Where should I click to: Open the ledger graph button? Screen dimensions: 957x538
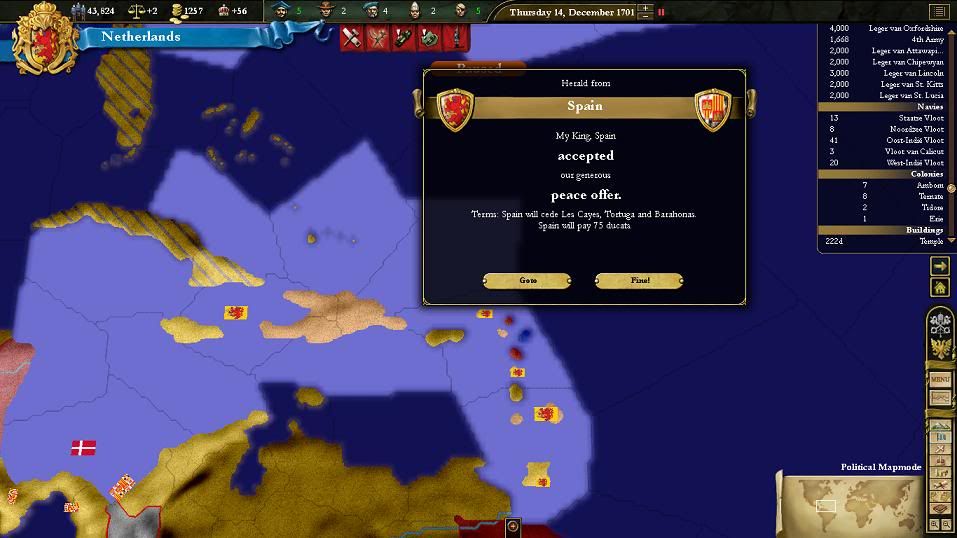coord(940,398)
